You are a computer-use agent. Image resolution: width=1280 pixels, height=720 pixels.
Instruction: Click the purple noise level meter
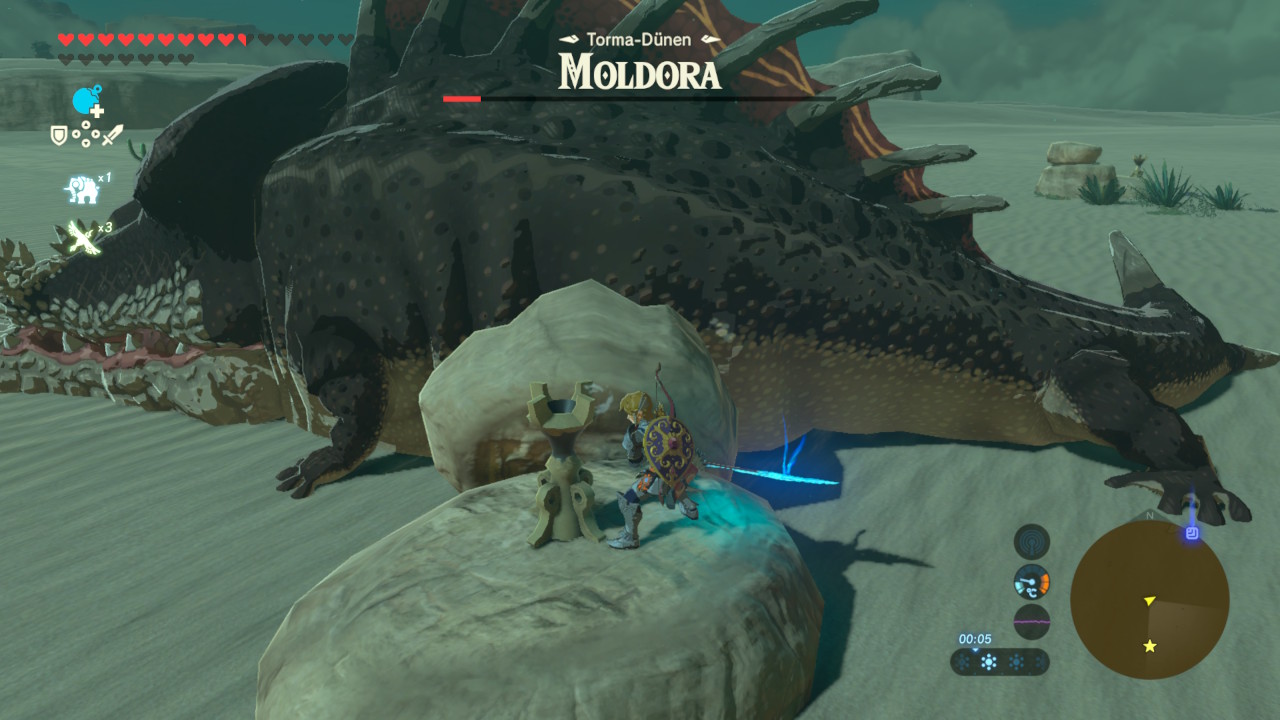[1031, 621]
